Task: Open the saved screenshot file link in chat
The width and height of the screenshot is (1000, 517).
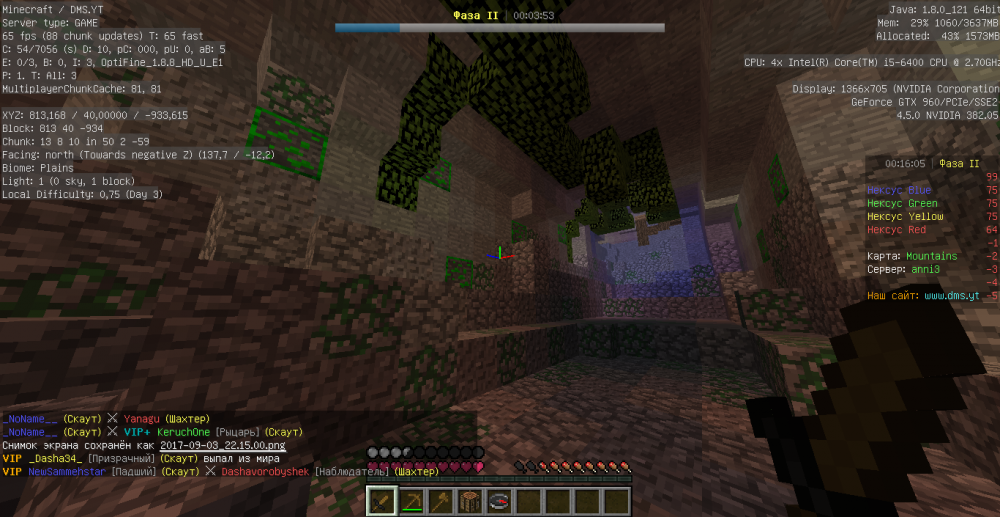Action: 235,445
